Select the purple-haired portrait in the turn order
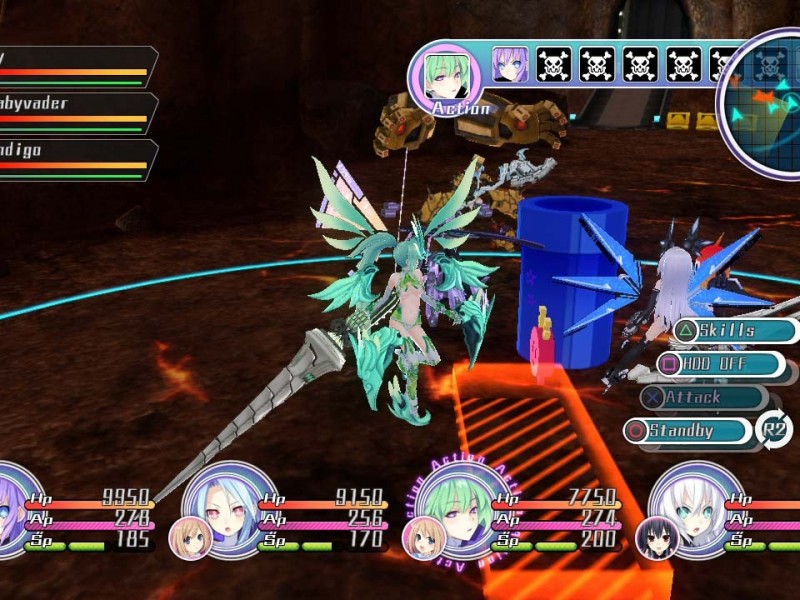The width and height of the screenshot is (800, 600). (x=510, y=66)
